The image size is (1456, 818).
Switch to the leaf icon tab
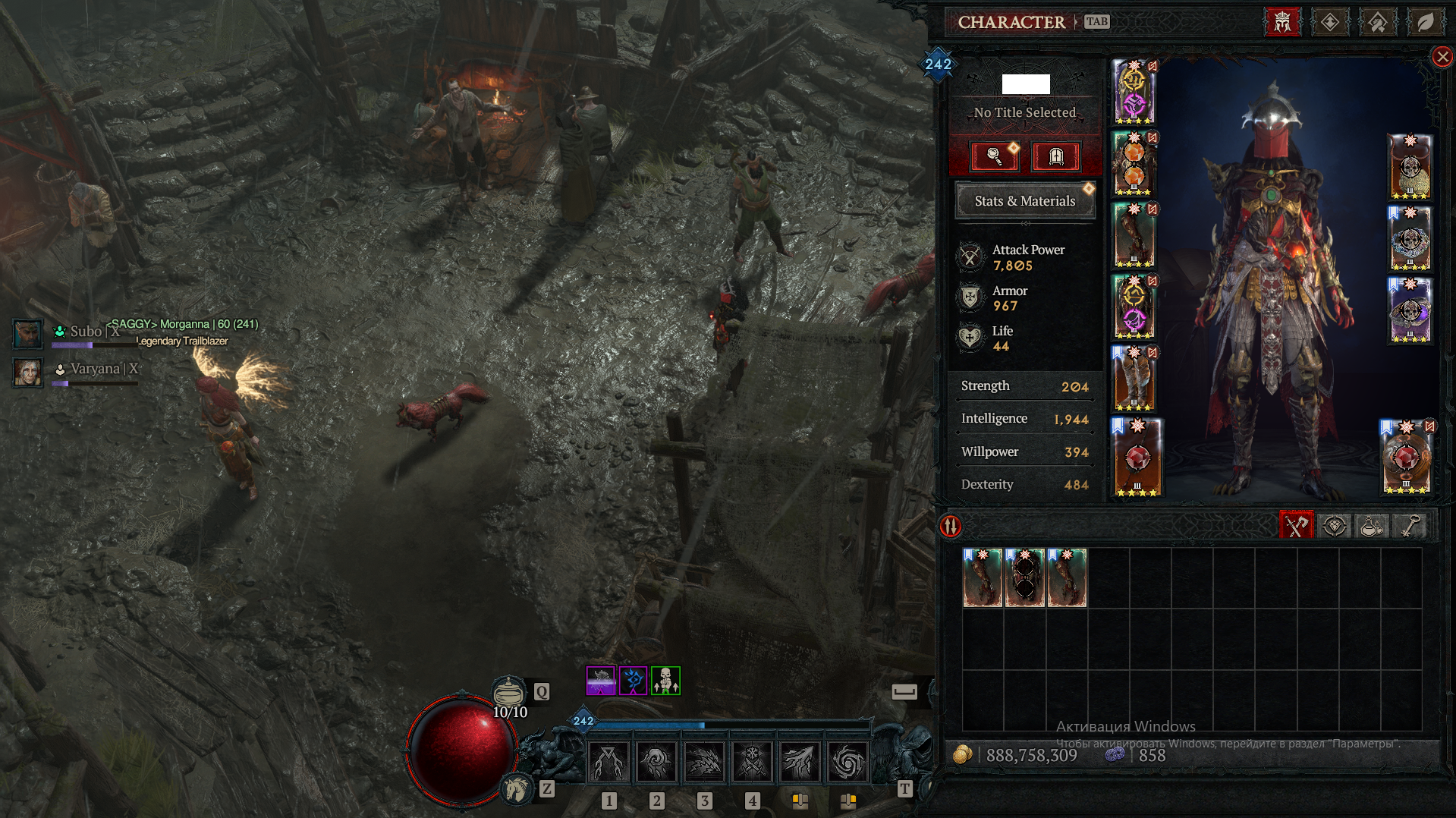(x=1426, y=22)
